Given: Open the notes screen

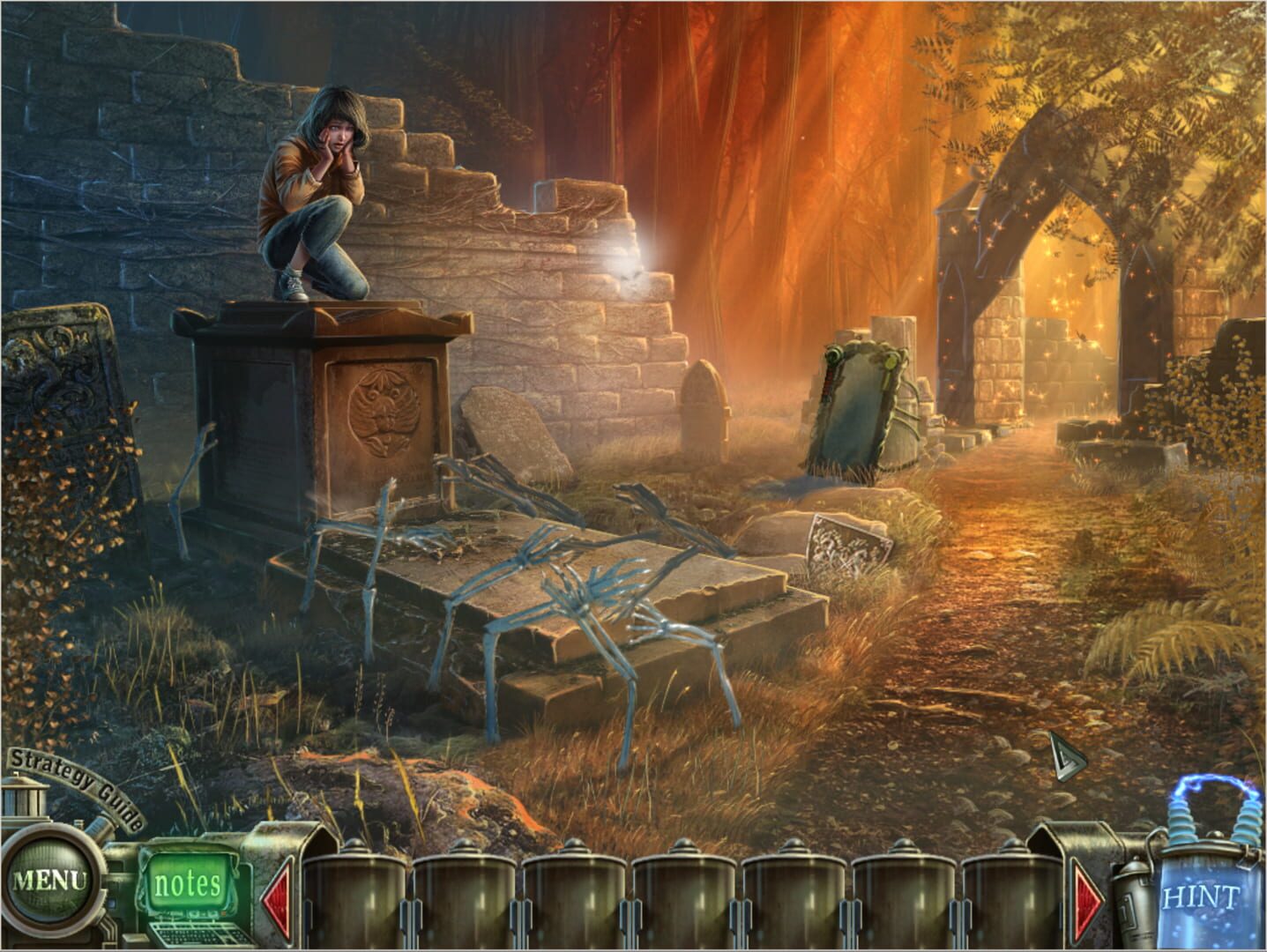Looking at the screenshot, I should [x=188, y=879].
